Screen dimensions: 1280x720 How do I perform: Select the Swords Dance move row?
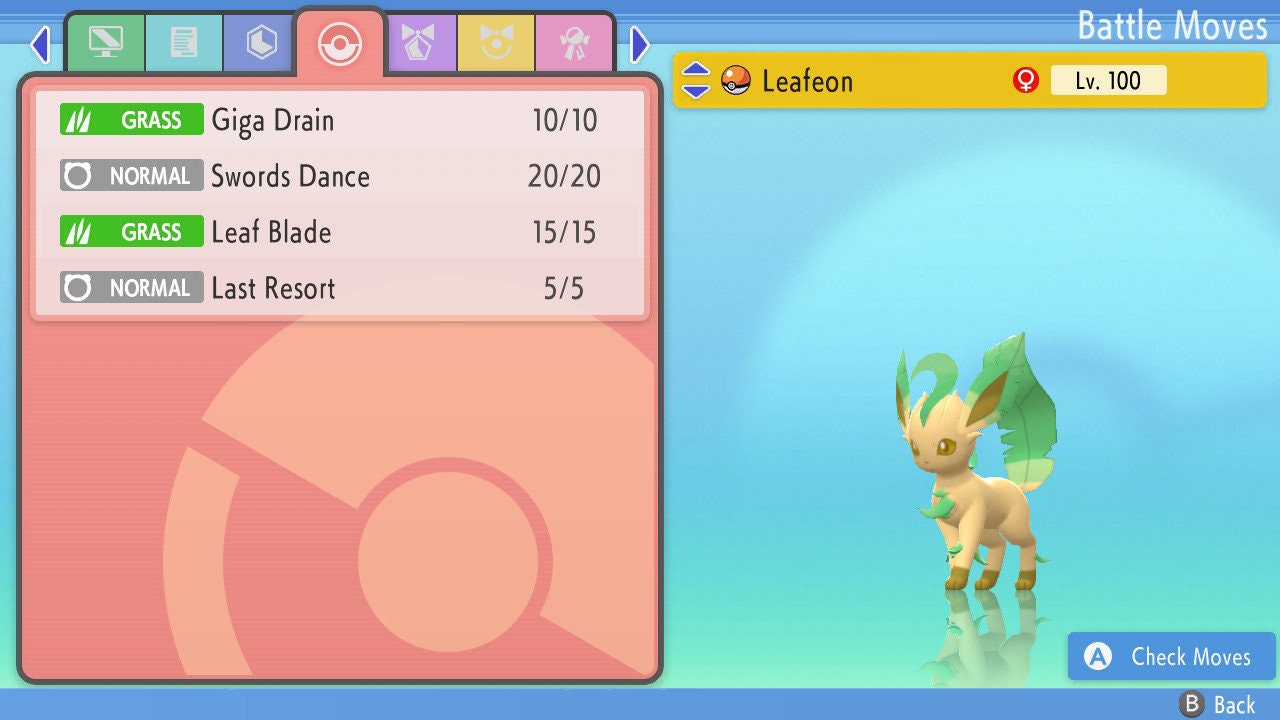point(340,177)
